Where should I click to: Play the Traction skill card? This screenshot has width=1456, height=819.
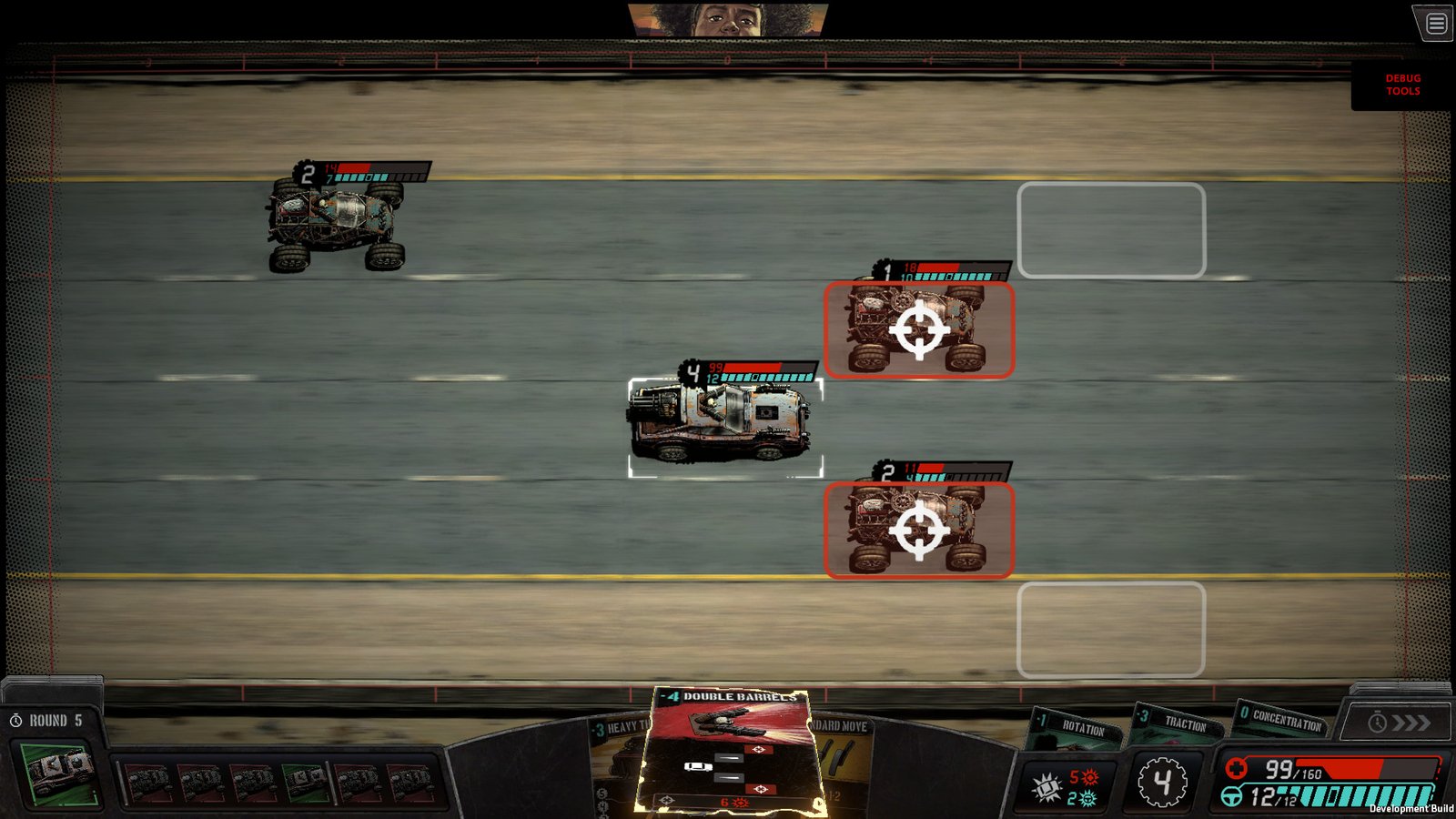1180,723
